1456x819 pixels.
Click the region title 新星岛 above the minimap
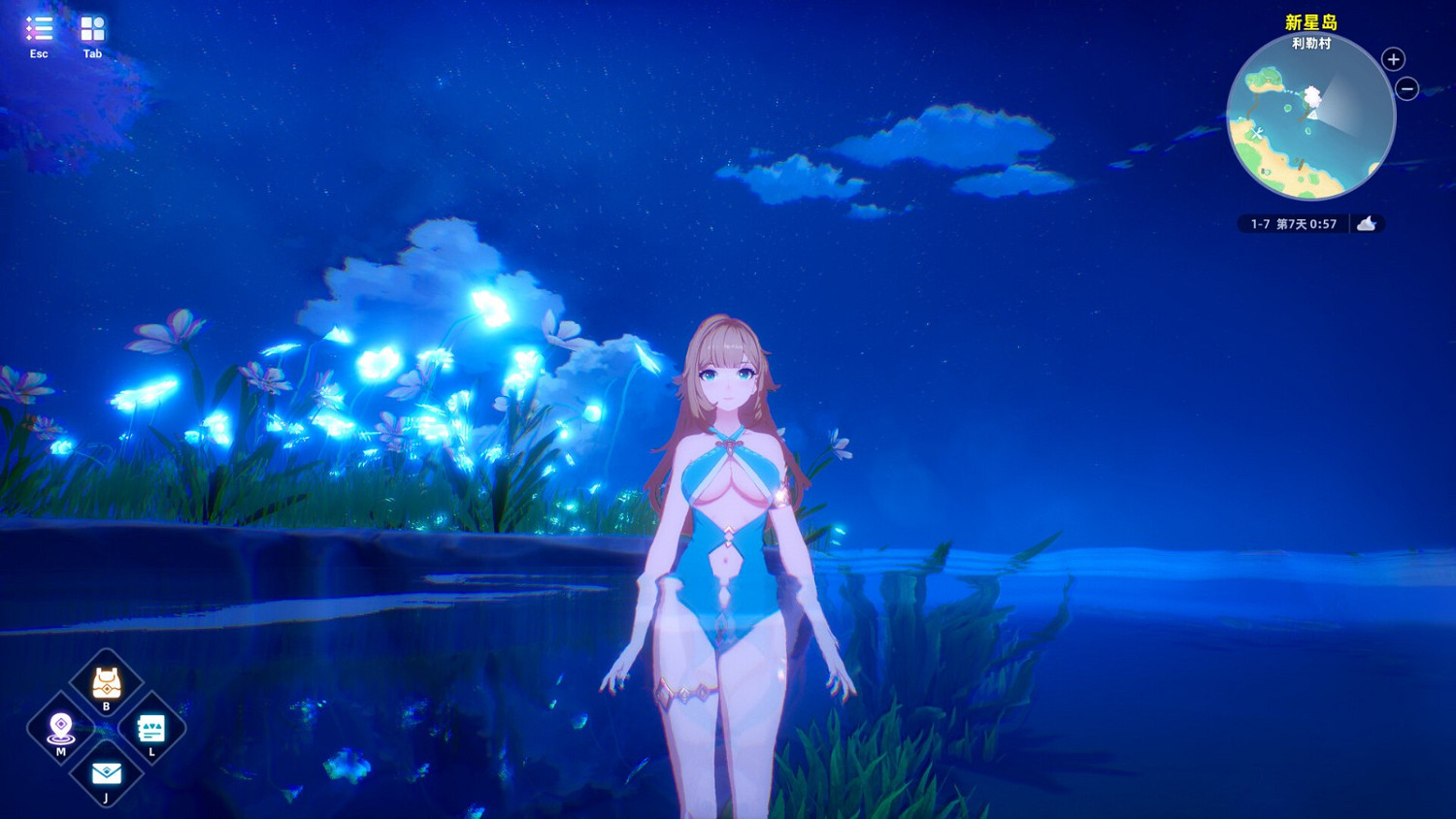[x=1312, y=23]
